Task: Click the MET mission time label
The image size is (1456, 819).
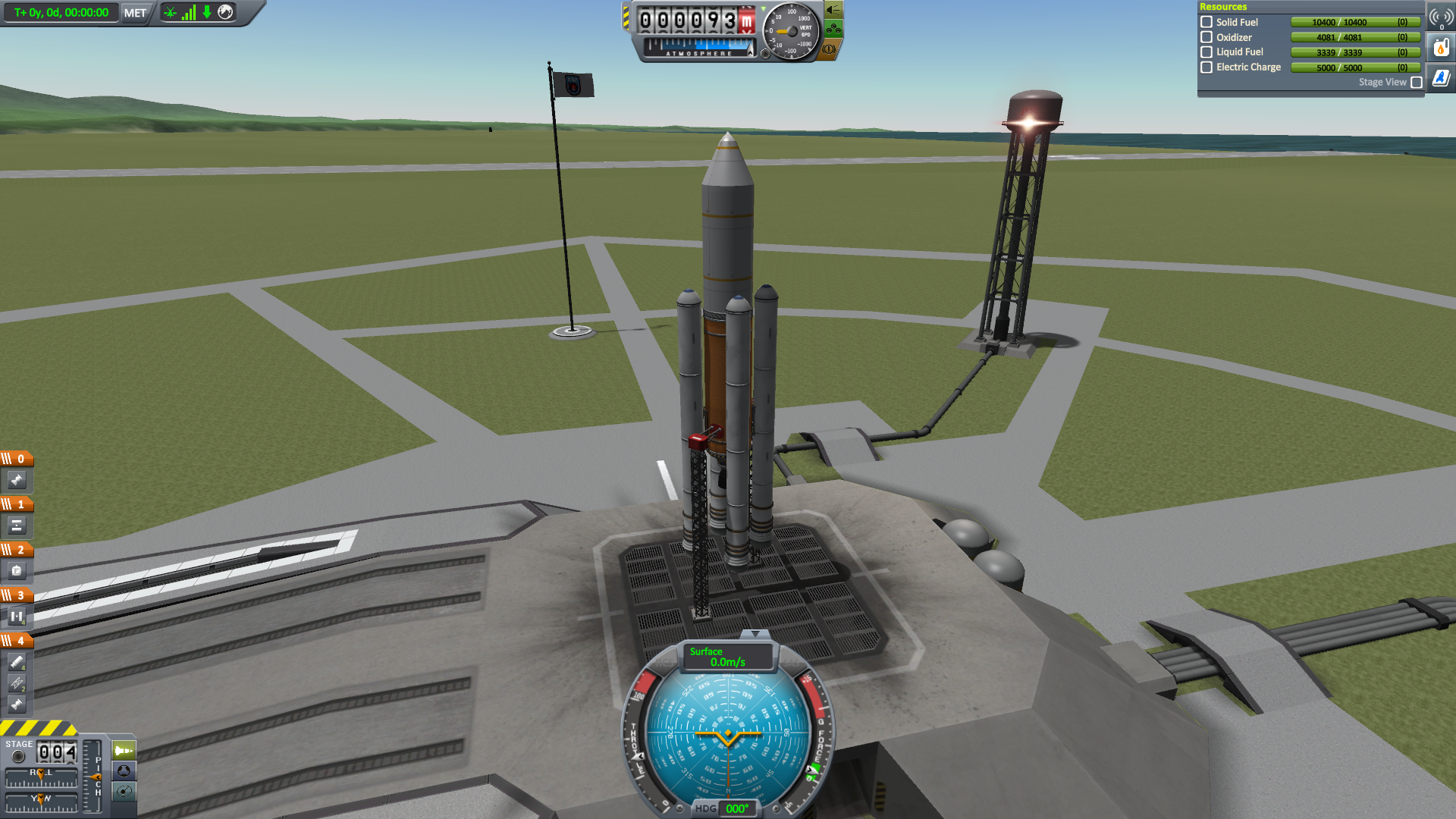Action: 135,13
